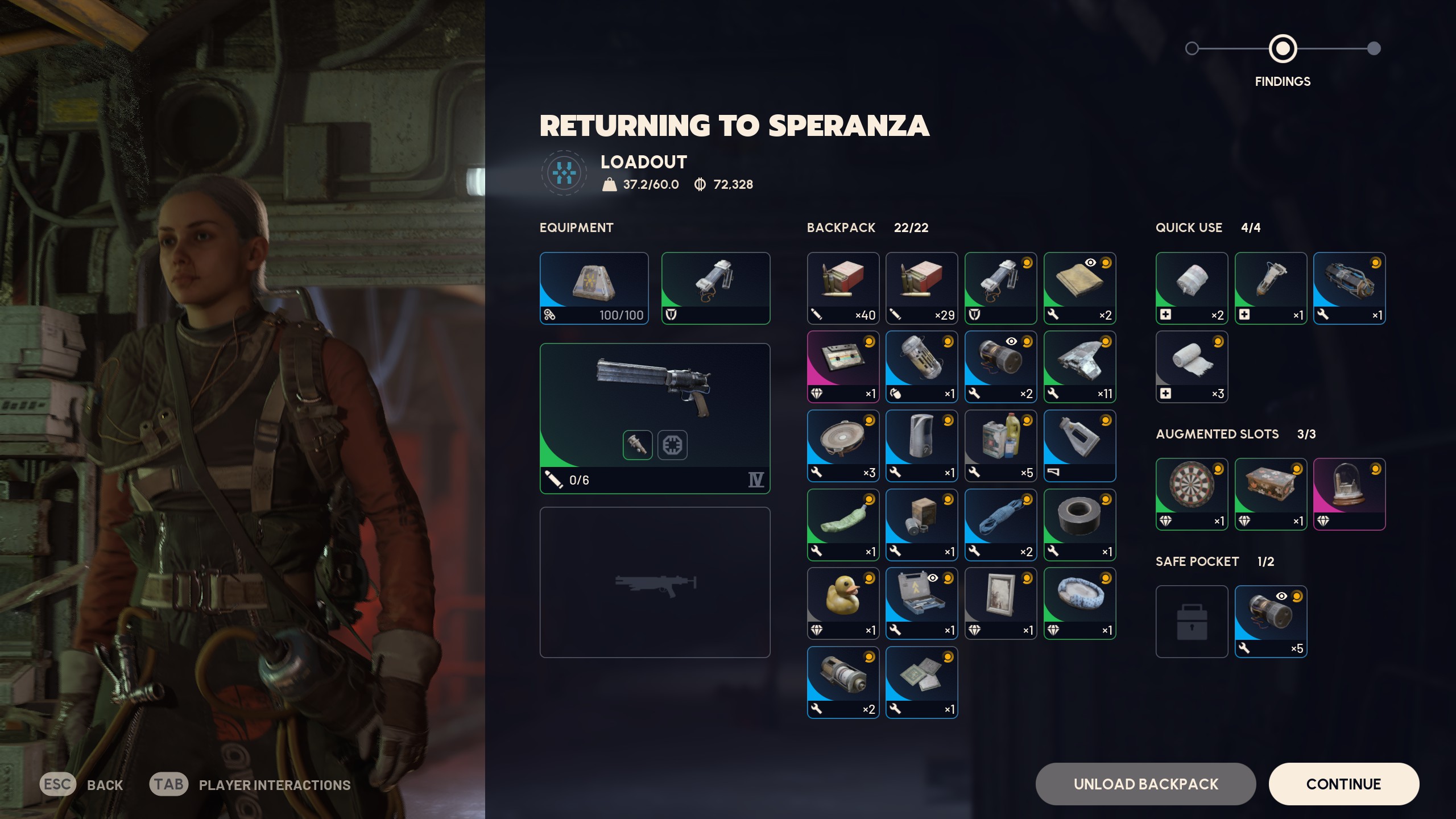Click the empty secondary weapon slot

coord(655,582)
